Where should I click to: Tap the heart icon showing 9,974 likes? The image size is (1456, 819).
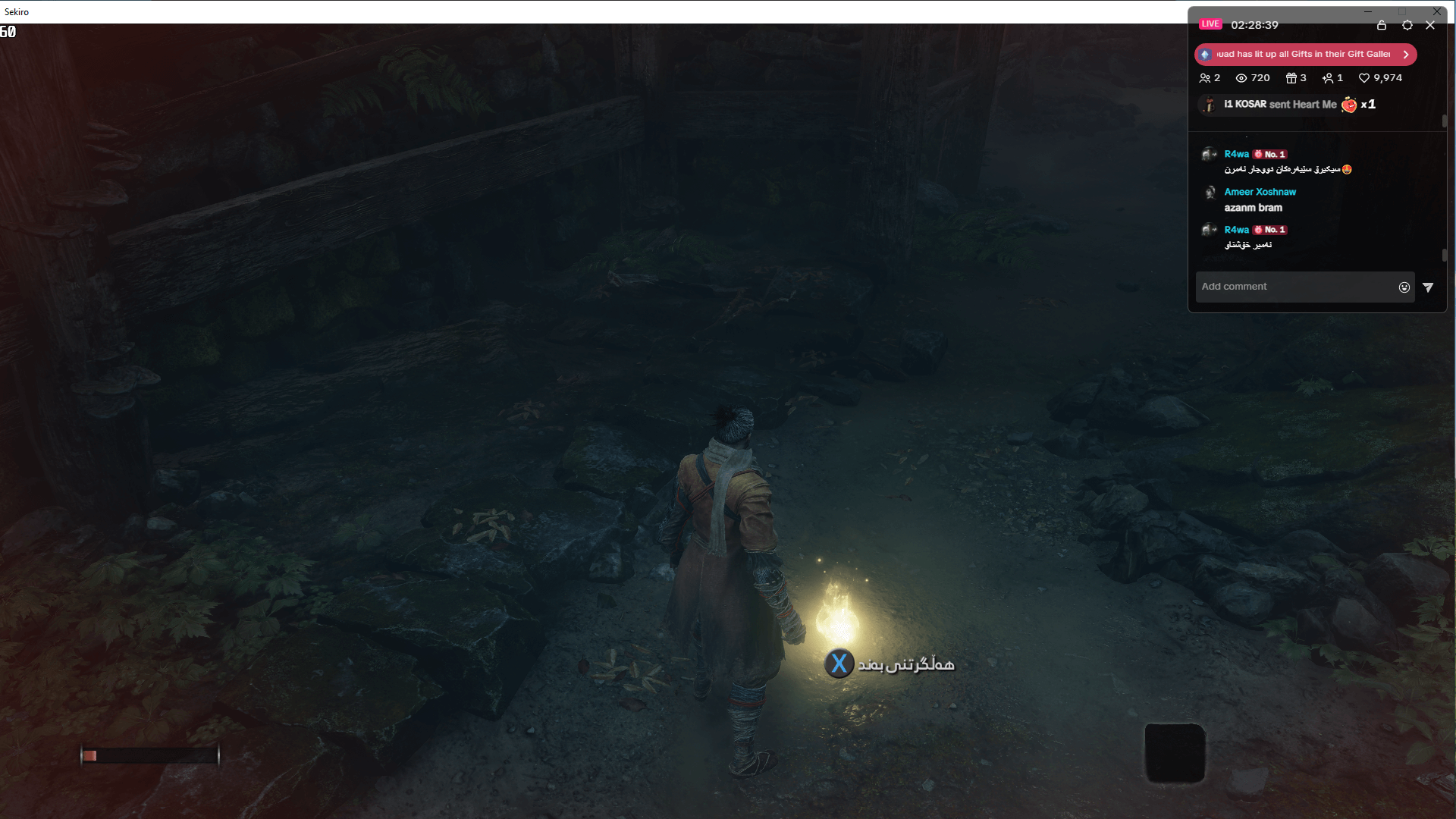(x=1363, y=78)
